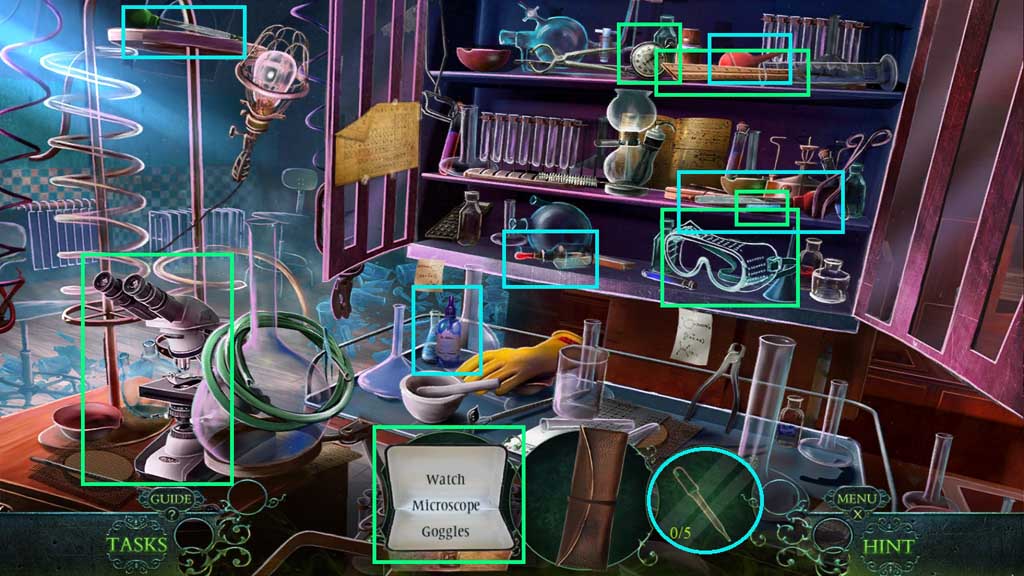Image resolution: width=1024 pixels, height=576 pixels.
Task: Open the strategy Guide
Action: click(x=171, y=498)
